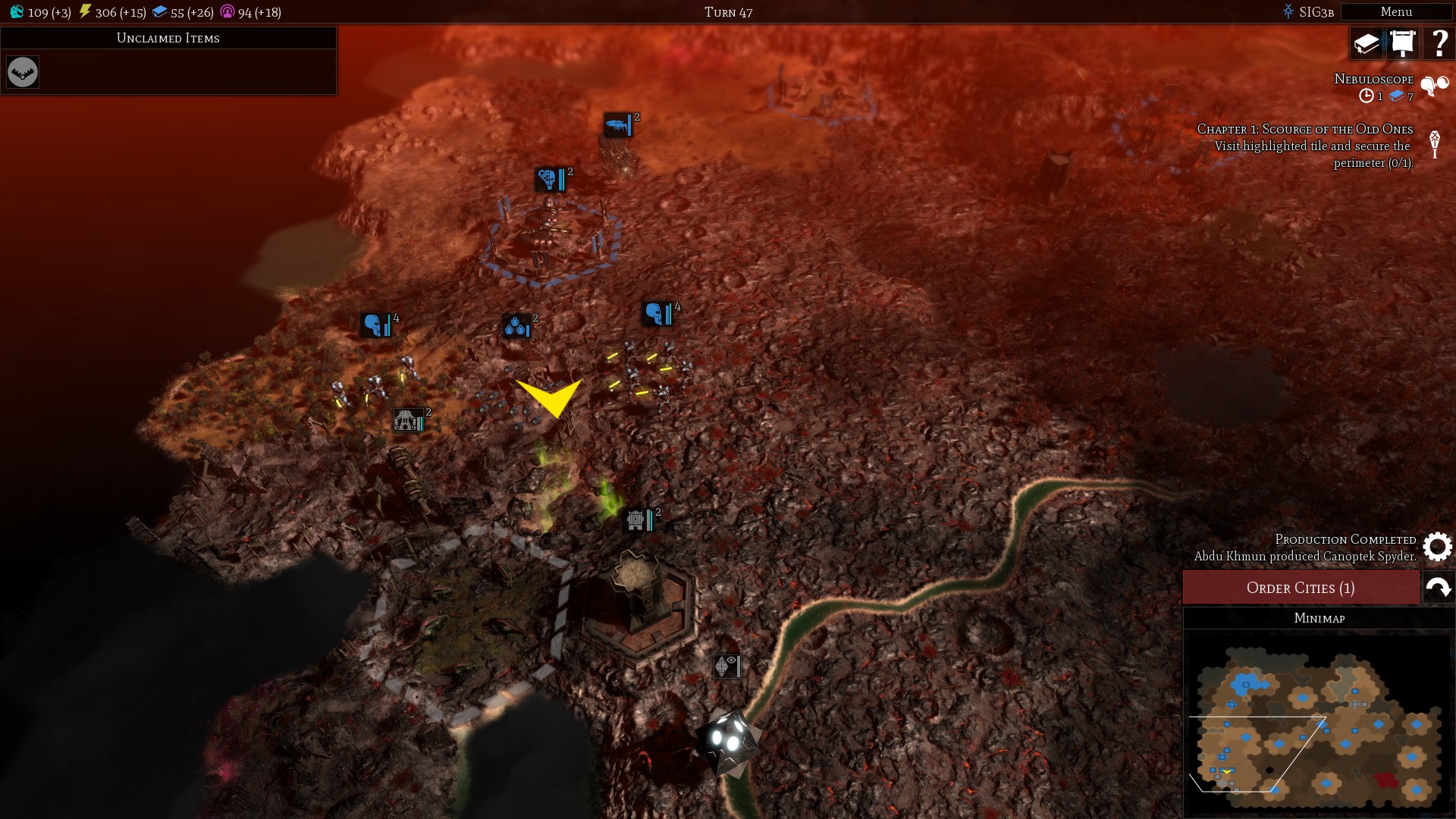Open the Menu button
This screenshot has height=819, width=1456.
click(x=1395, y=11)
